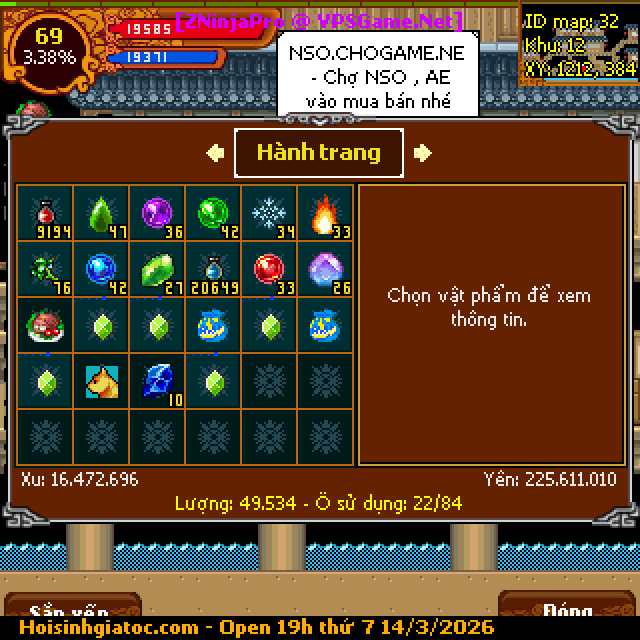The height and width of the screenshot is (640, 640).
Task: Select the green orb stack of 42
Action: 213,213
